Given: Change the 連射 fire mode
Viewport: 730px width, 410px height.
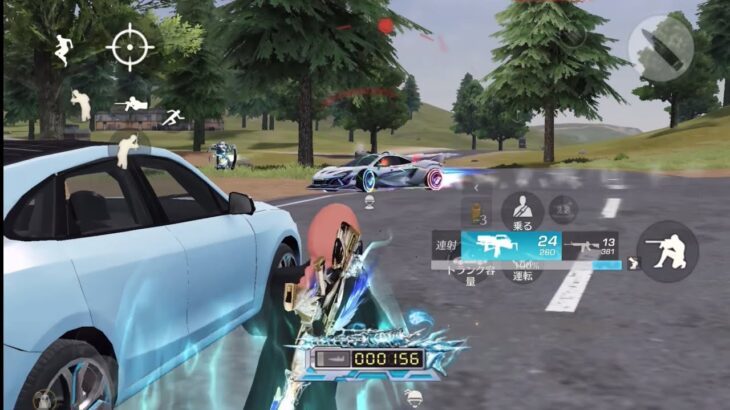Looking at the screenshot, I should coord(445,245).
